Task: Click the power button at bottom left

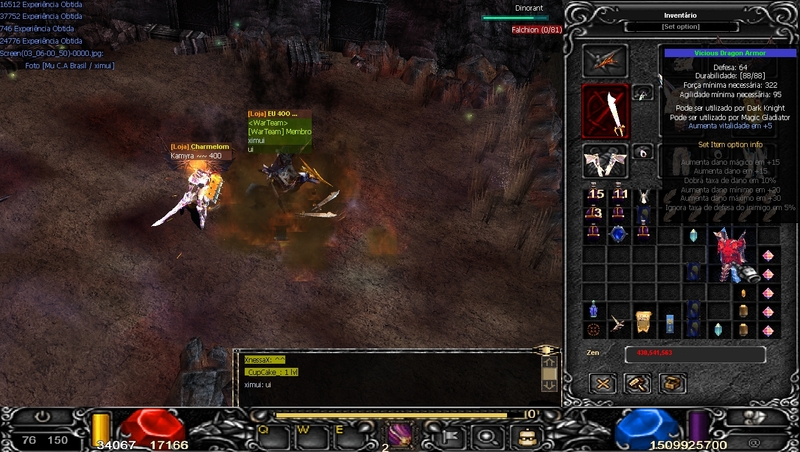Action: [45, 416]
